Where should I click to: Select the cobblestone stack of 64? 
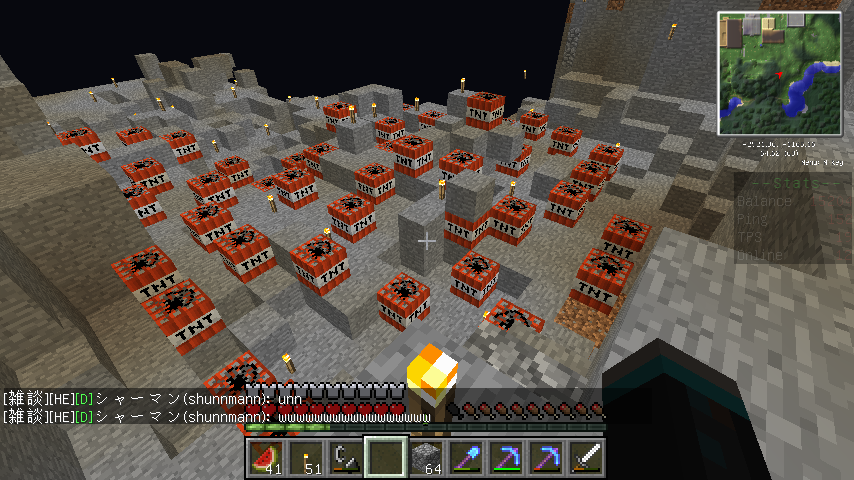(x=425, y=457)
